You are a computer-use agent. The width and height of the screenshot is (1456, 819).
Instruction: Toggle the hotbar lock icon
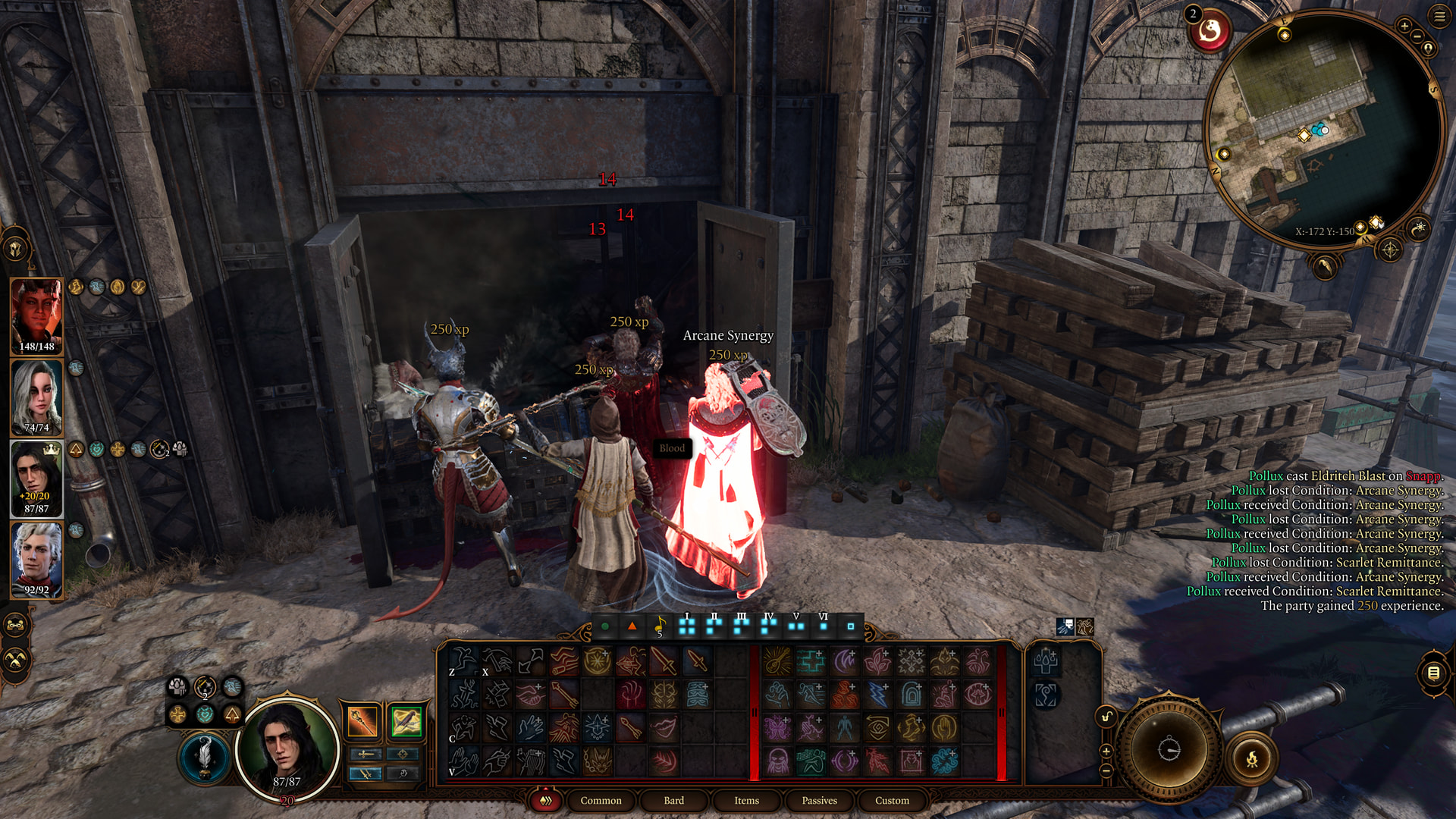pyautogui.click(x=1106, y=717)
